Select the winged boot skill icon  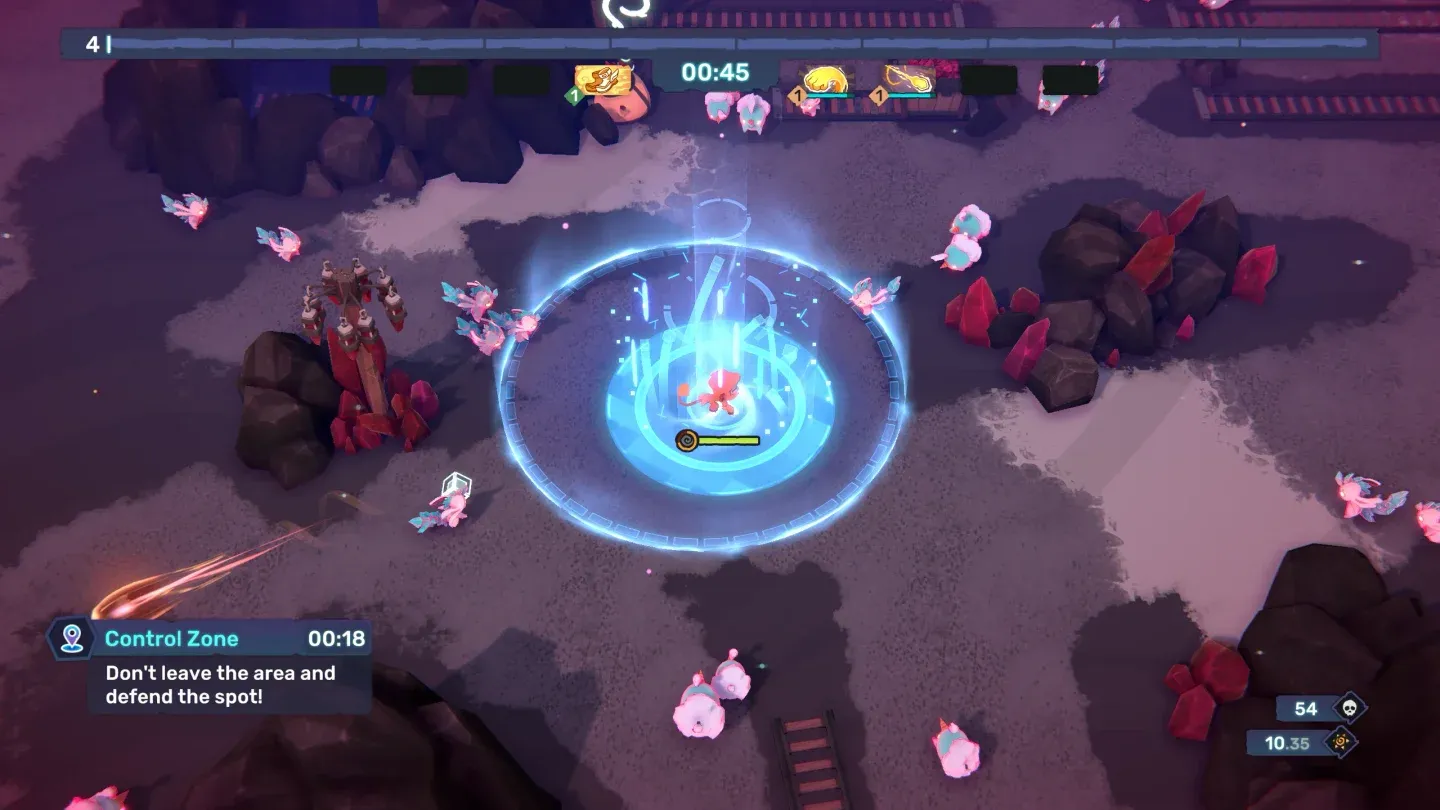click(603, 80)
